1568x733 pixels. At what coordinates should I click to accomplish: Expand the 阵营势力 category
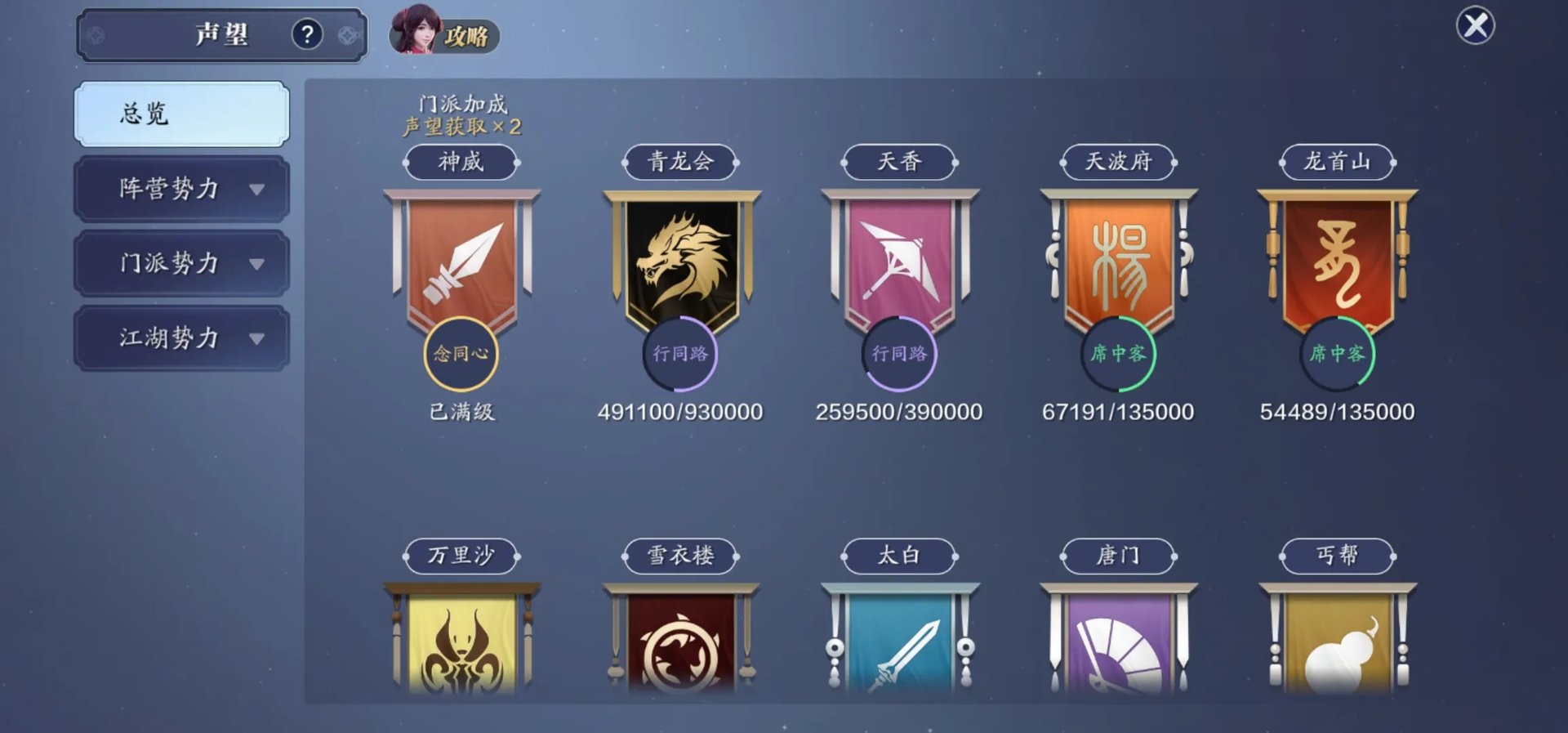(x=181, y=189)
